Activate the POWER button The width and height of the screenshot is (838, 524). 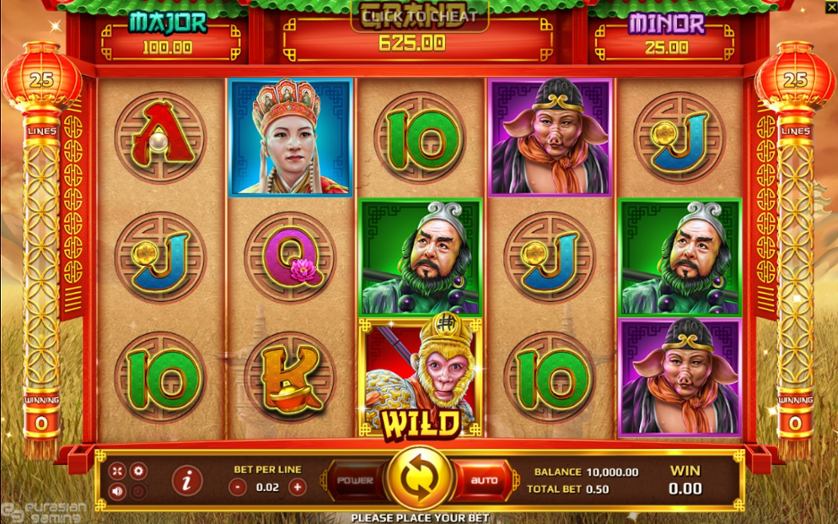[354, 481]
